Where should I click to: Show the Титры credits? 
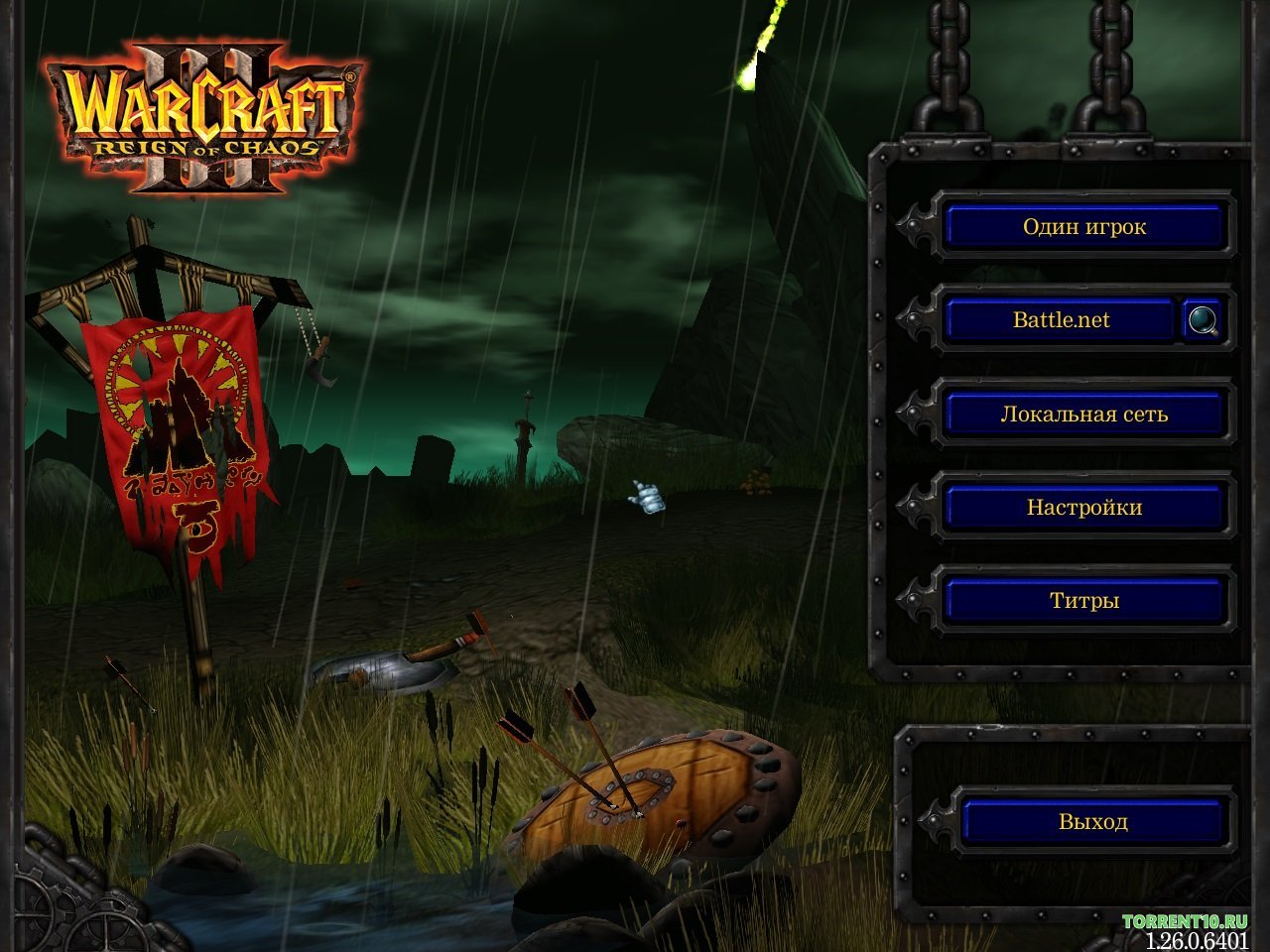1083,601
